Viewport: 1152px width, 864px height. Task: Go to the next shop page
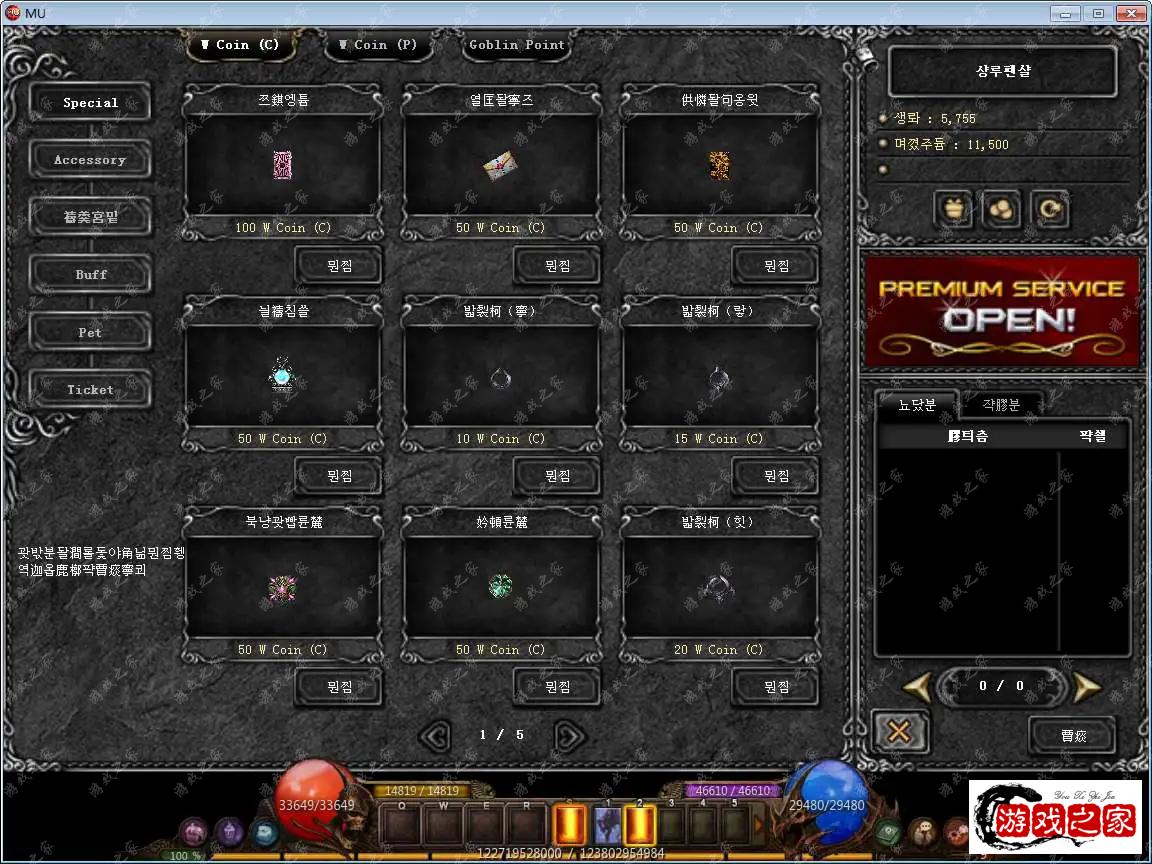(x=569, y=736)
